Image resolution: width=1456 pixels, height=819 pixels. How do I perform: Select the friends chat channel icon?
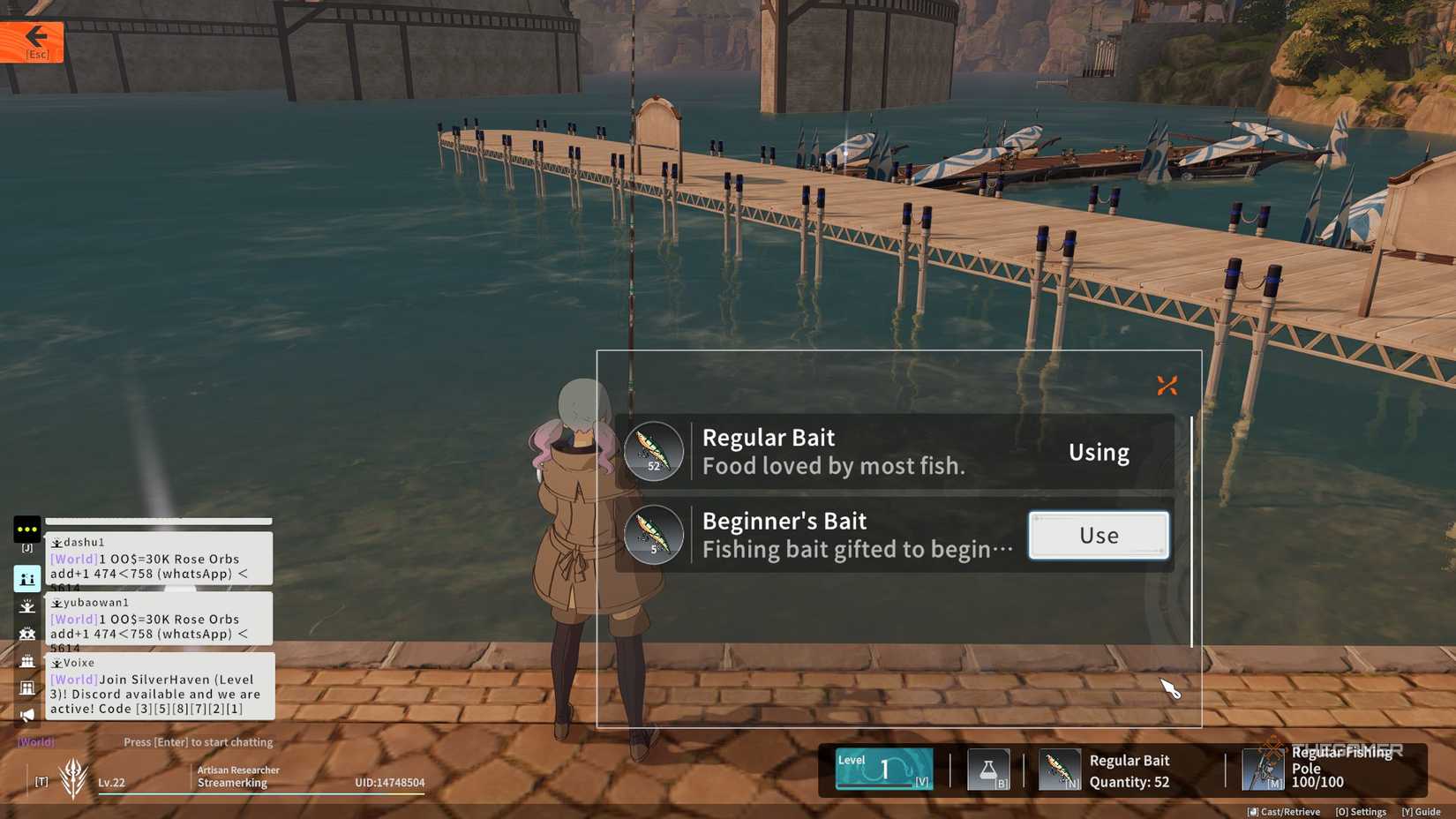click(x=26, y=578)
